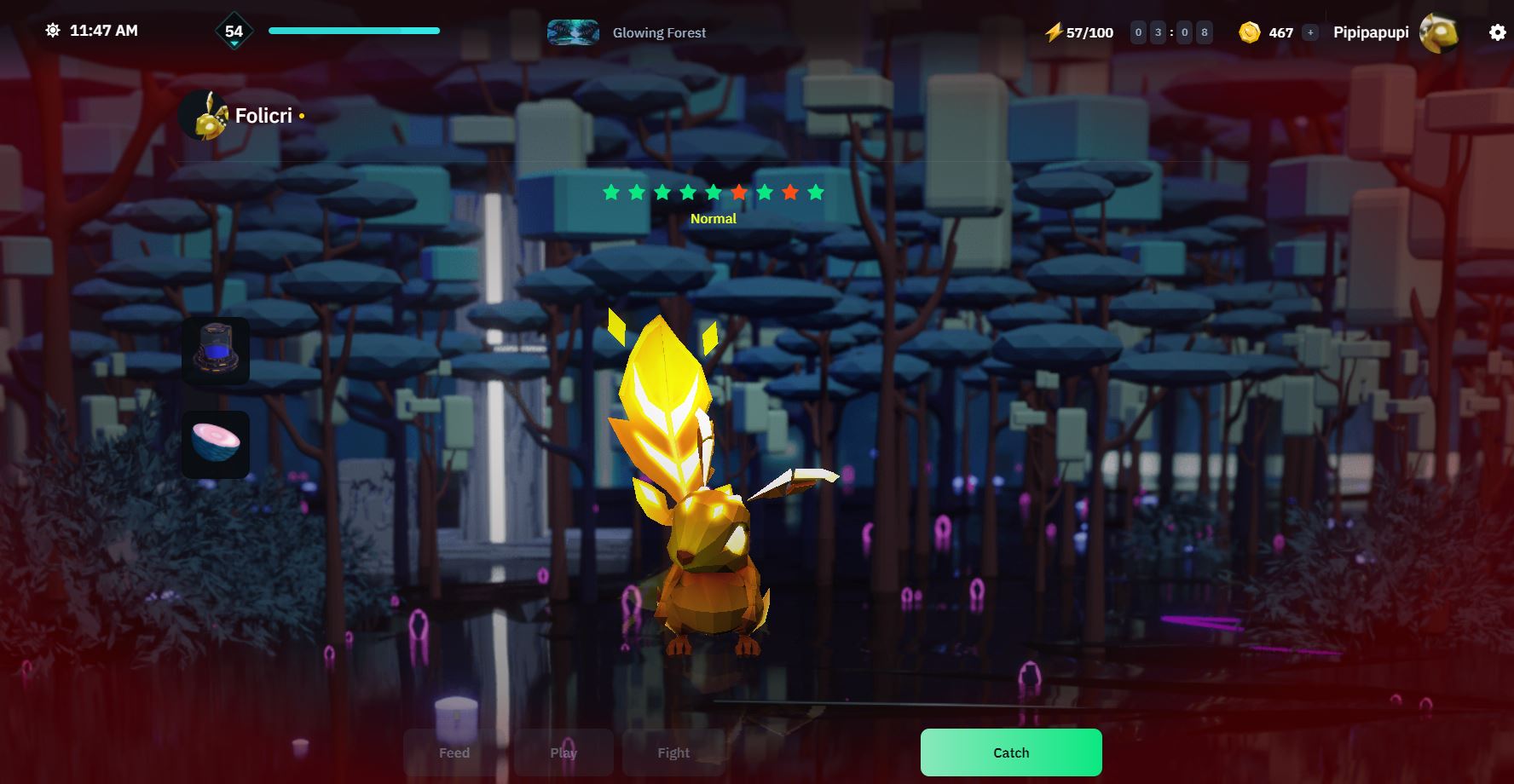Click the Folicri creature portrait
The image size is (1514, 784).
click(x=204, y=116)
